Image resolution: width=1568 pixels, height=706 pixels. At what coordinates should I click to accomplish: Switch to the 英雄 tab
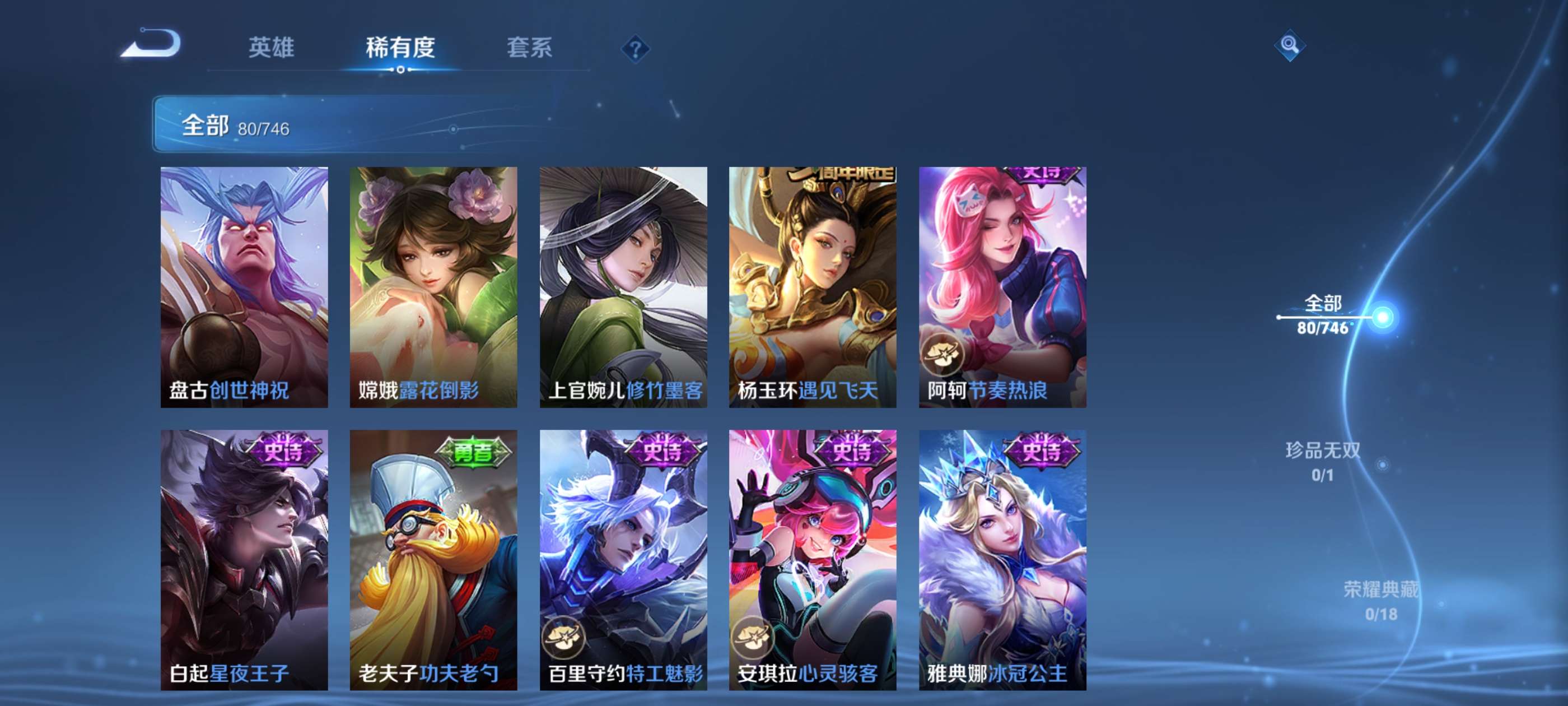[272, 48]
